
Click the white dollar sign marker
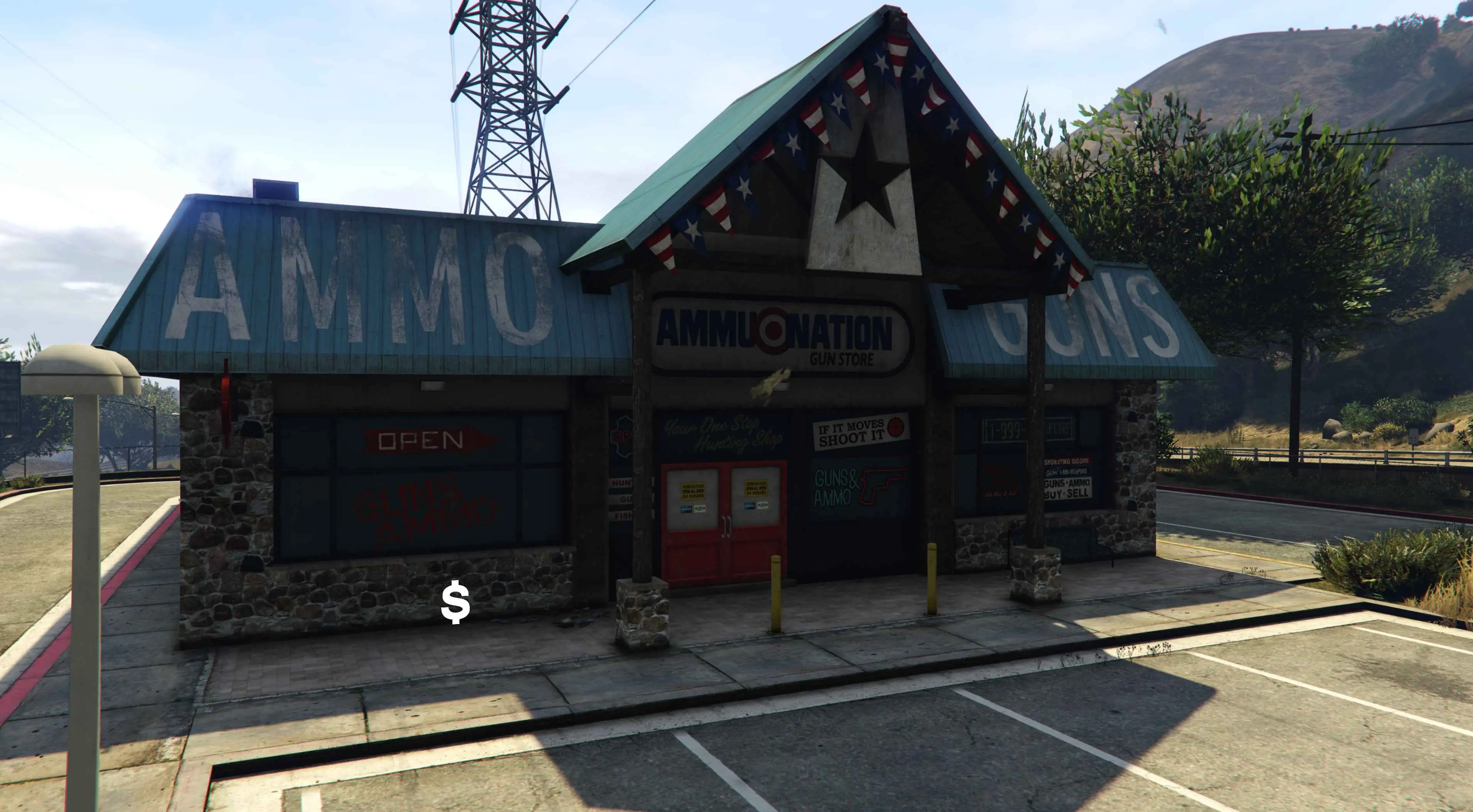click(x=456, y=602)
